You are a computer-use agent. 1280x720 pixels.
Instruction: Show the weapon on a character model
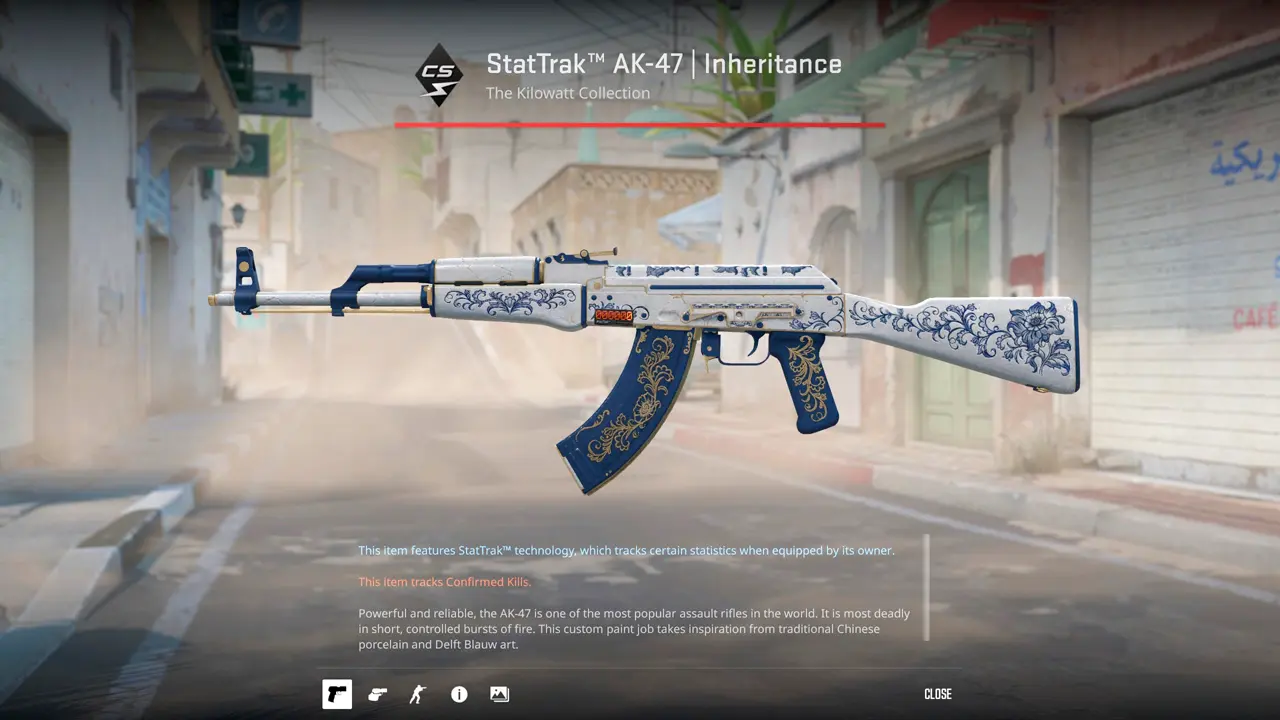click(x=418, y=694)
